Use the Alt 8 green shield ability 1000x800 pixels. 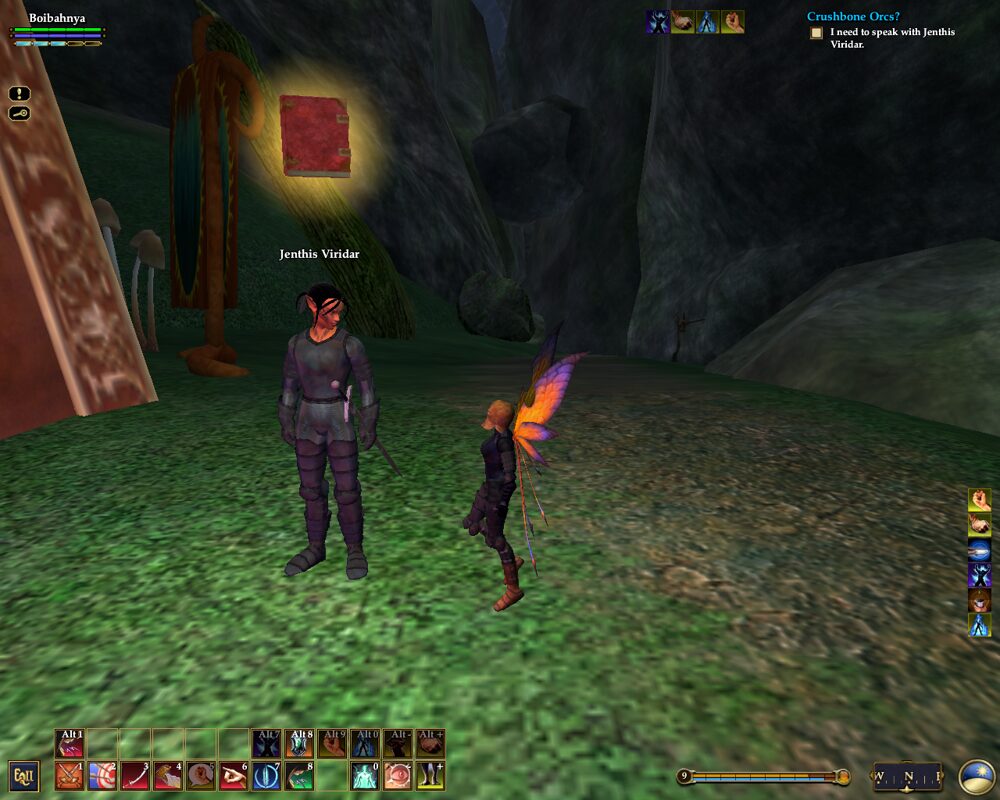tap(299, 743)
